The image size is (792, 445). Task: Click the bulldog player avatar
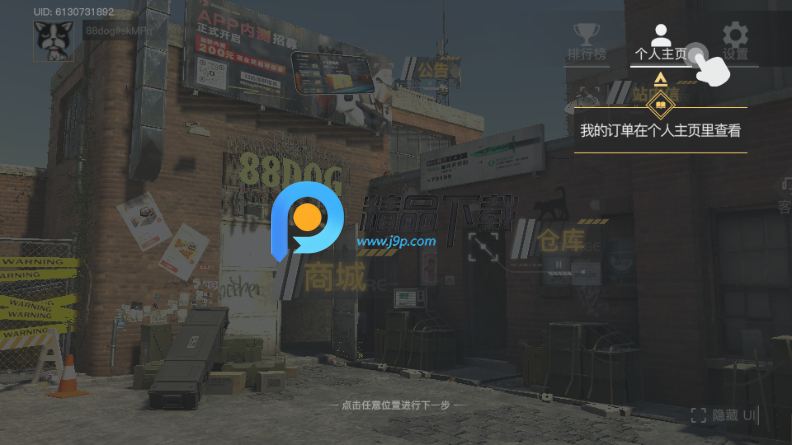pyautogui.click(x=52, y=41)
